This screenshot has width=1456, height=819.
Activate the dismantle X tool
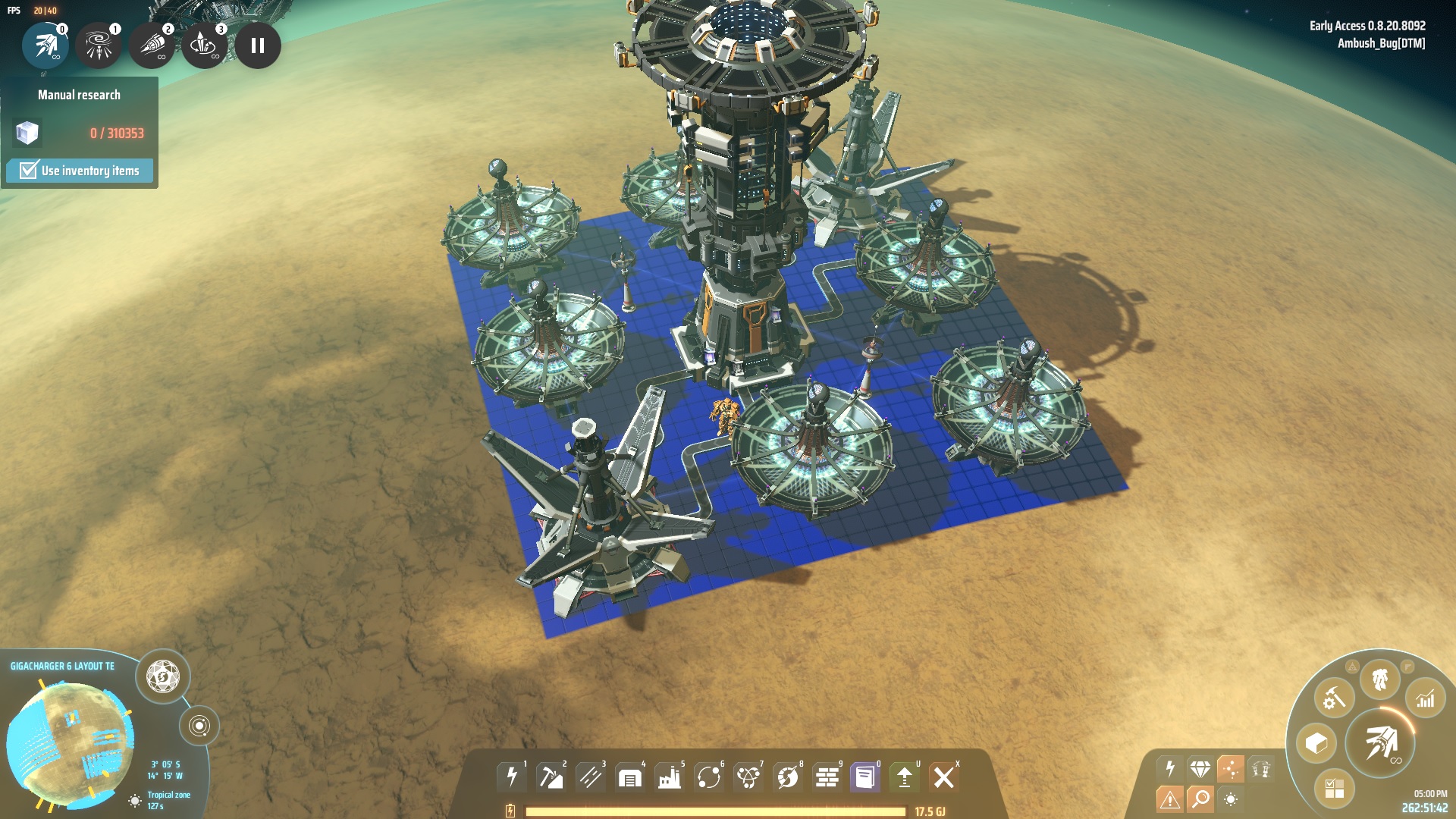[944, 777]
